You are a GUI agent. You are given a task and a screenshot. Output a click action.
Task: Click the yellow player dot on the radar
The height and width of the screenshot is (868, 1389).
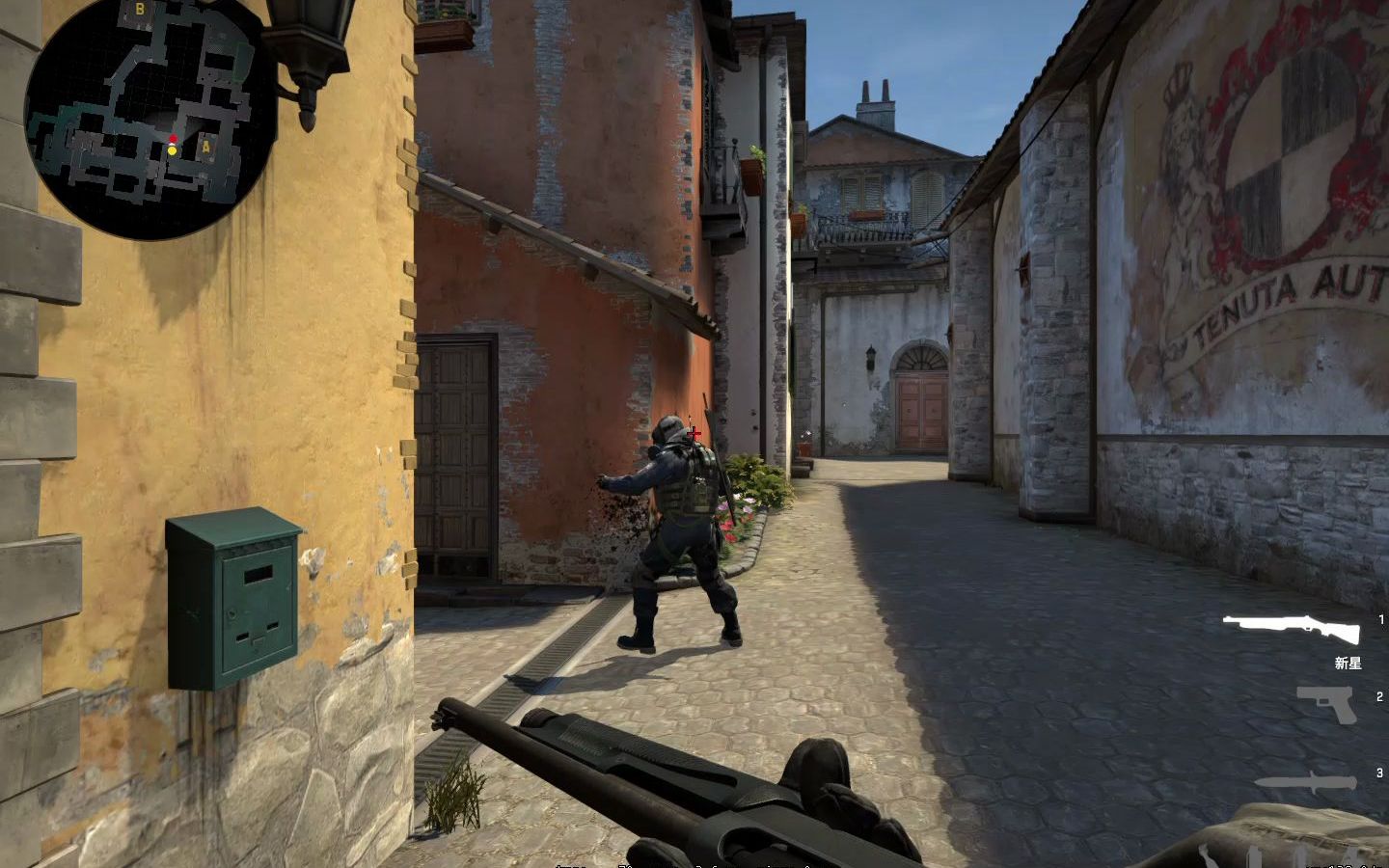pos(171,151)
